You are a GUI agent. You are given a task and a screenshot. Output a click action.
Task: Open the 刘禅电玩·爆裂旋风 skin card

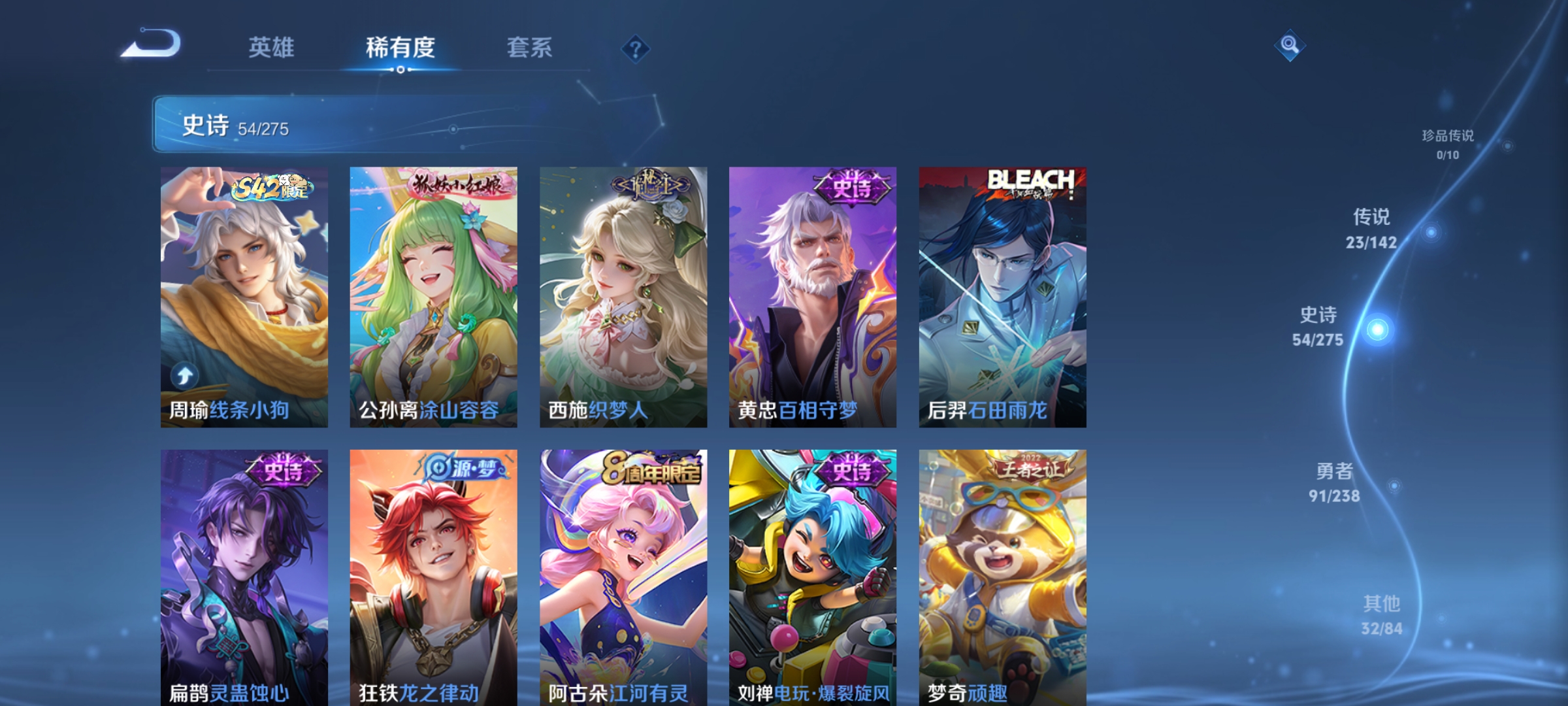[x=812, y=575]
